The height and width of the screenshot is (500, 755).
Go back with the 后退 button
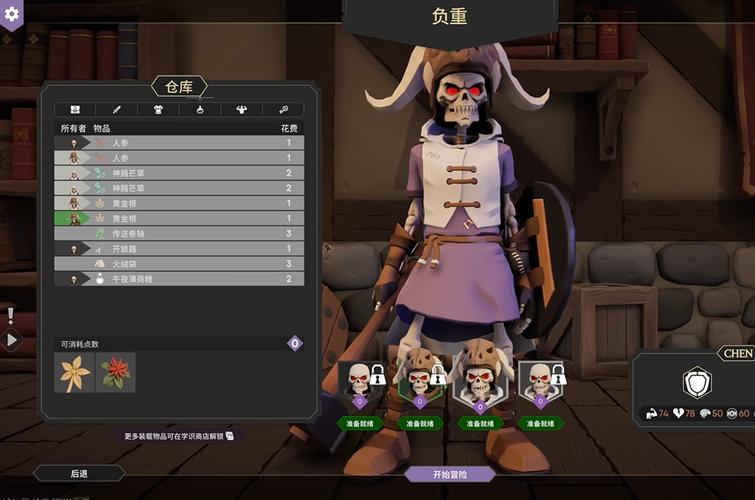pyautogui.click(x=79, y=473)
